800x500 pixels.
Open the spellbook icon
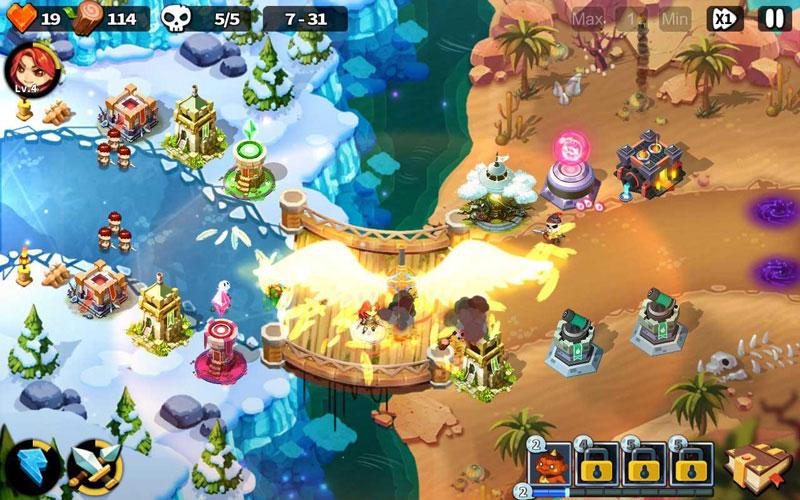[x=751, y=462]
